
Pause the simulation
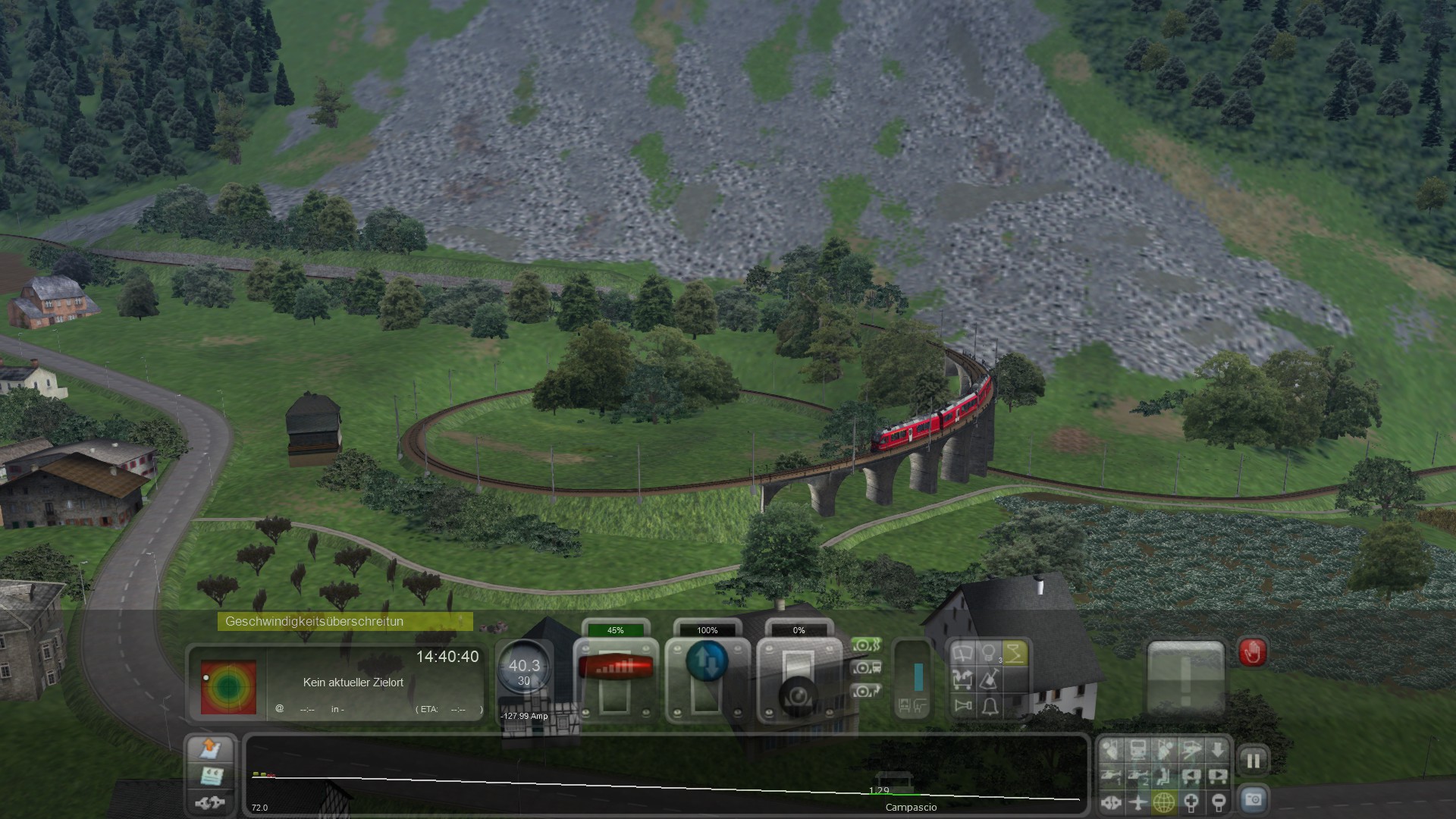tap(1253, 761)
